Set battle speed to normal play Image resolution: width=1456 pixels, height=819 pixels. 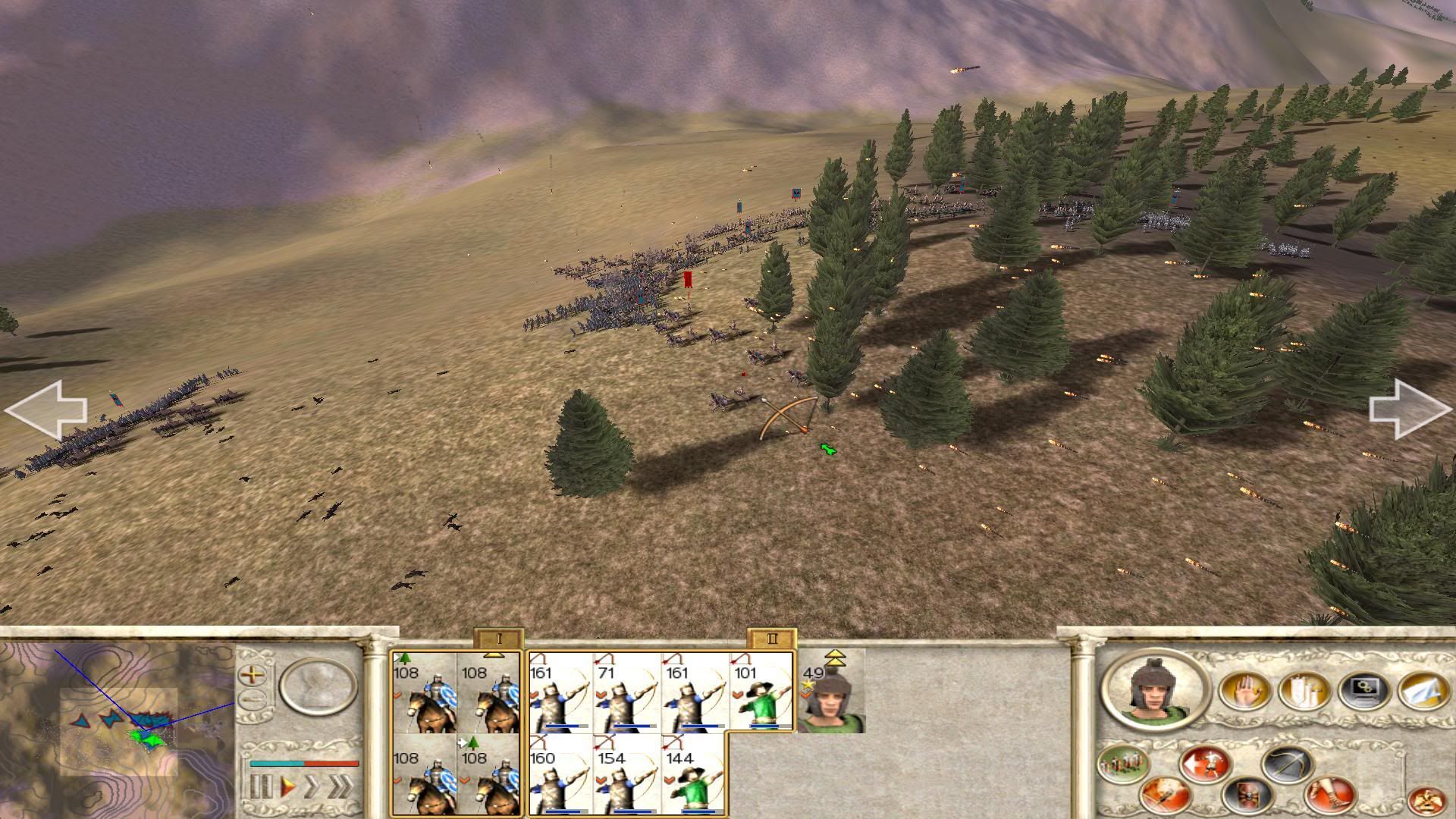287,787
